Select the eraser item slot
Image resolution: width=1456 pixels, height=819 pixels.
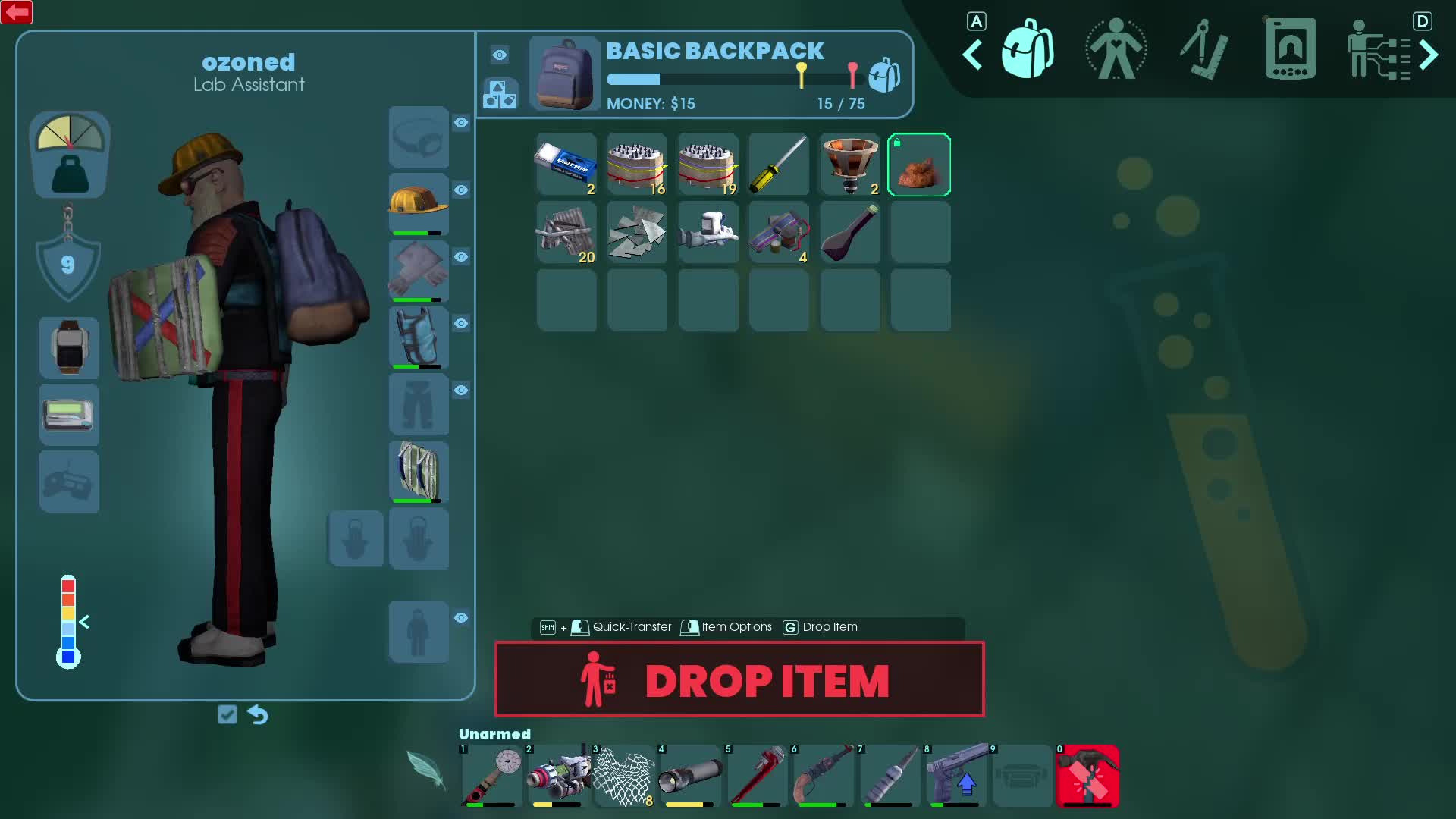[x=566, y=165]
